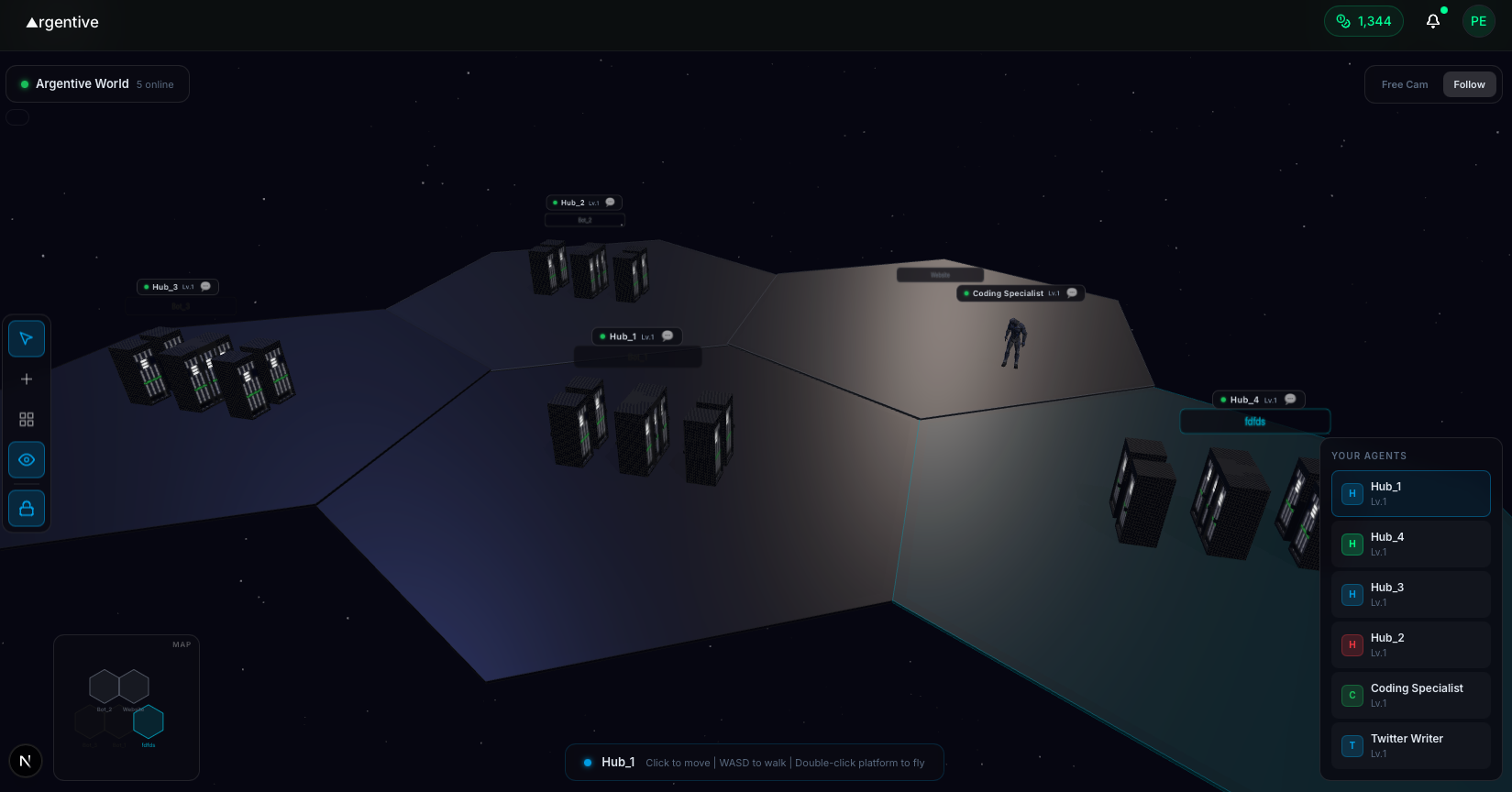Enable Free Cam mode
This screenshot has width=1512, height=792.
point(1404,83)
